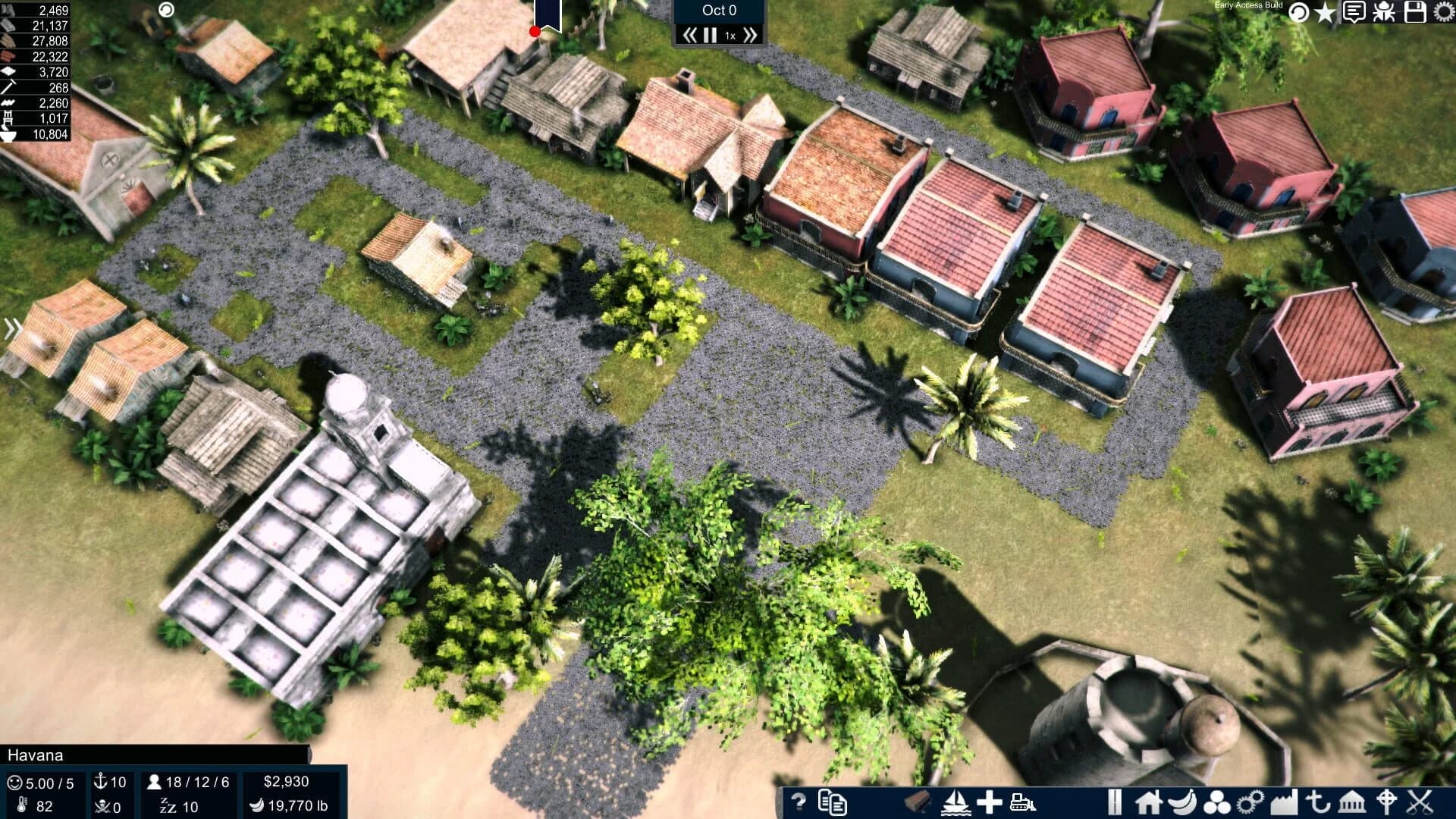
Task: Expand the left side panel with the chevron
Action: (11, 328)
